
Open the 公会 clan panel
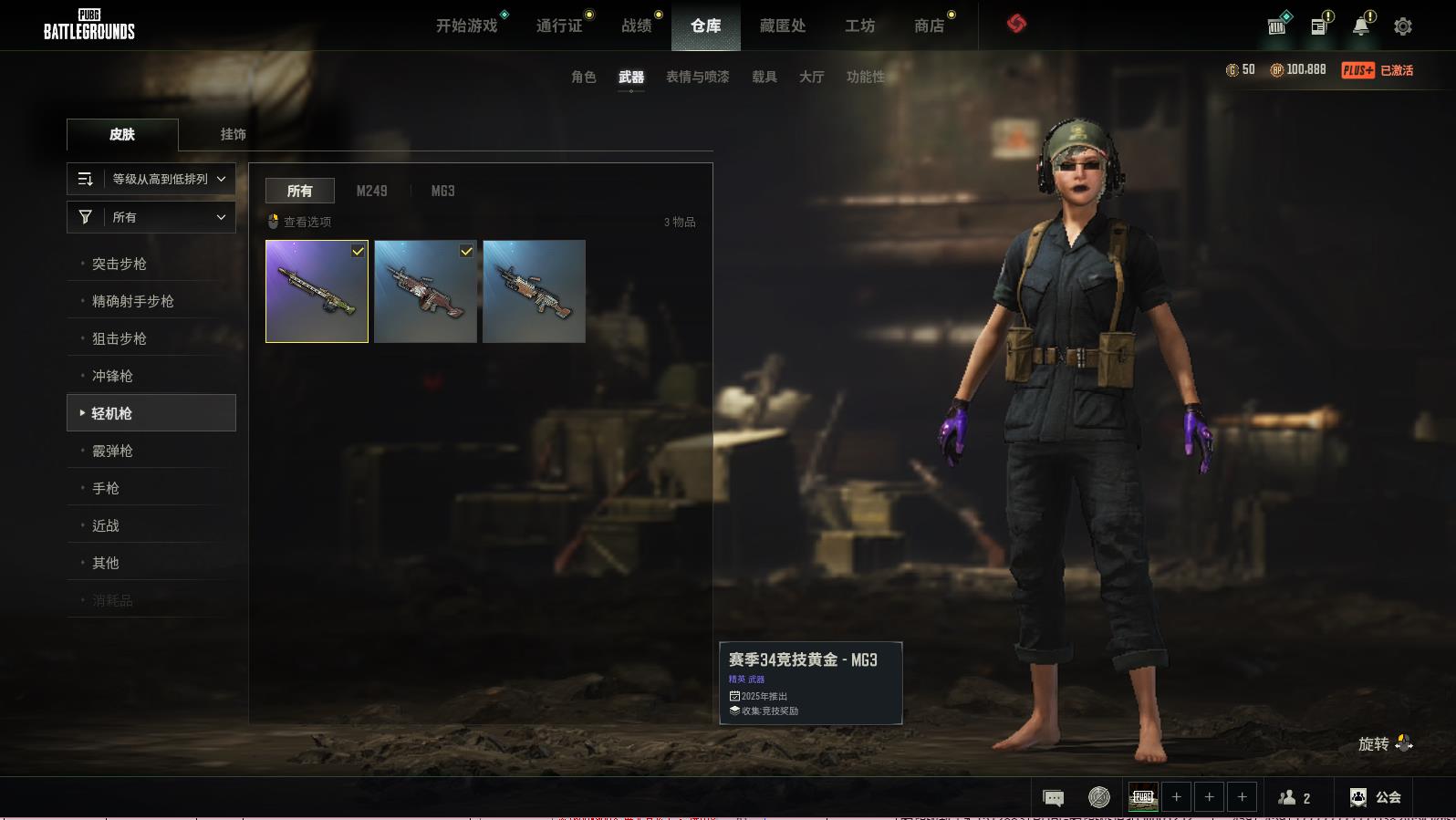1375,797
